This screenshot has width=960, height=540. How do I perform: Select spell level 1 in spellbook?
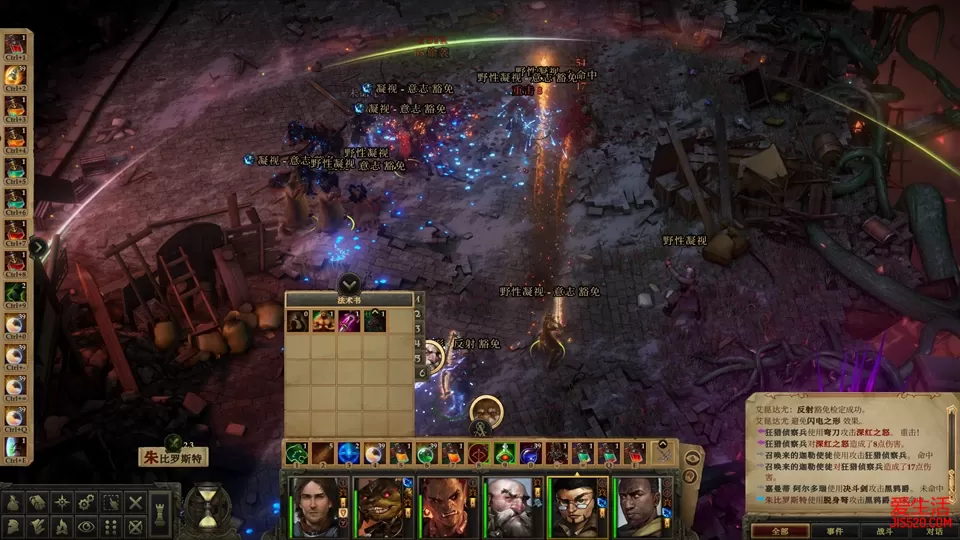[420, 299]
